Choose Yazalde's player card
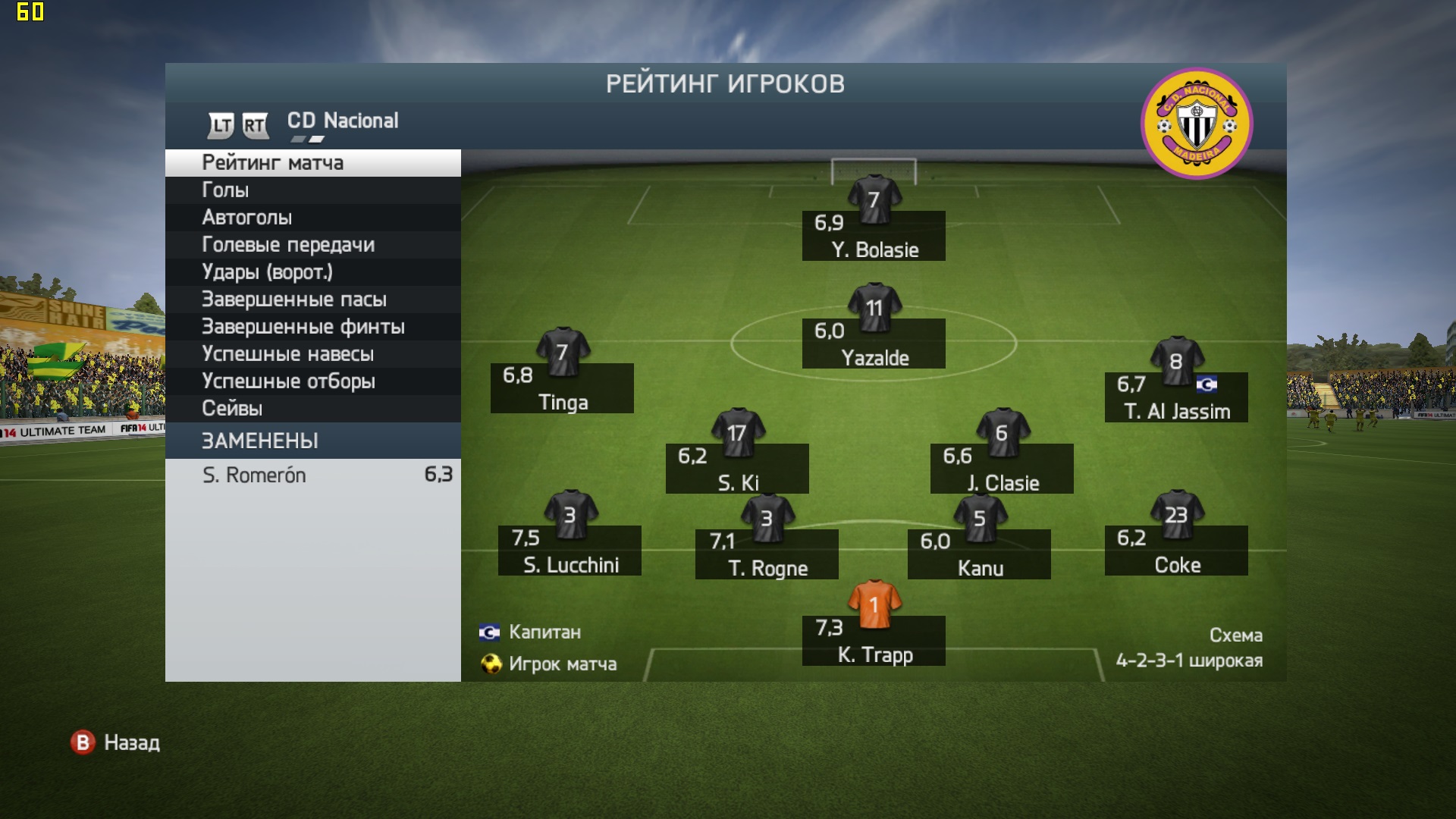 (874, 343)
